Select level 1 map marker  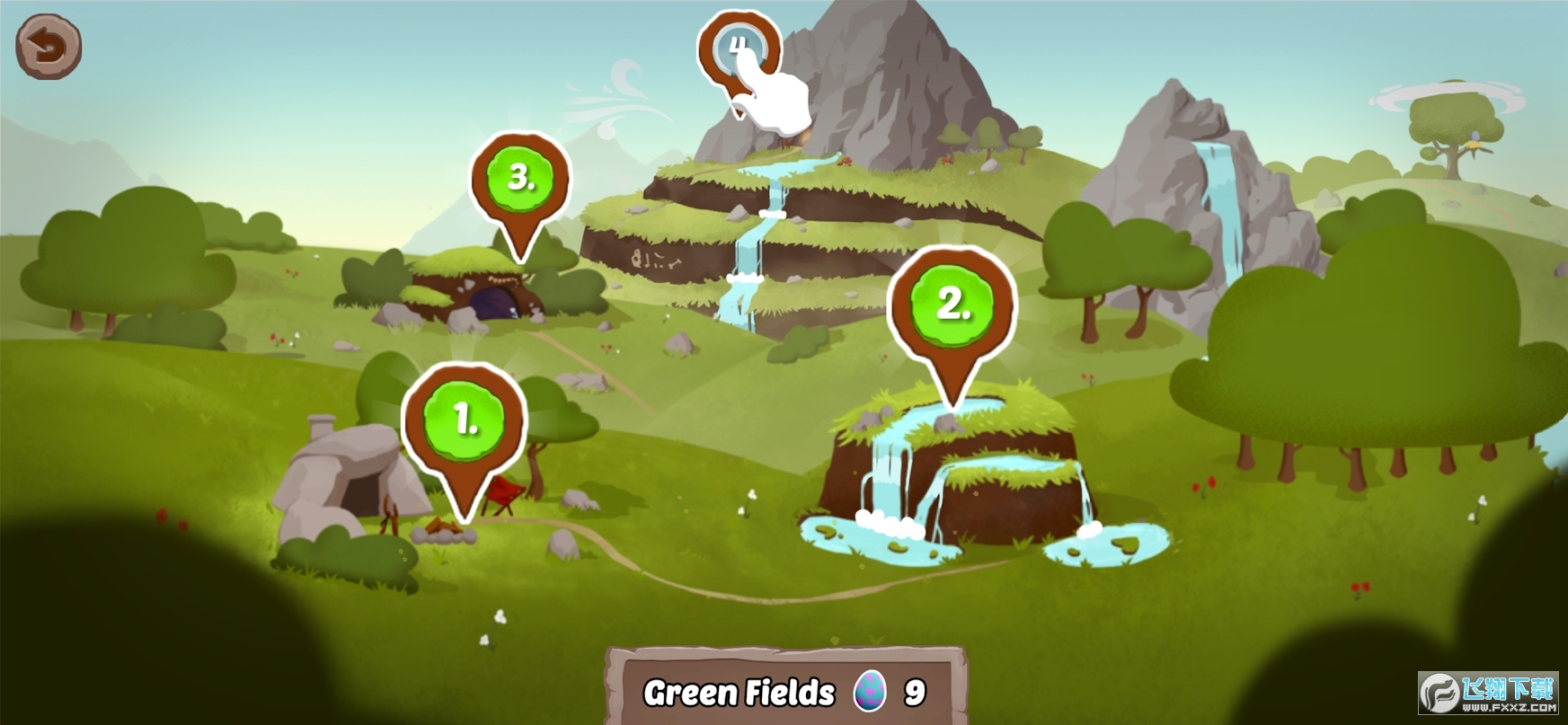(465, 420)
